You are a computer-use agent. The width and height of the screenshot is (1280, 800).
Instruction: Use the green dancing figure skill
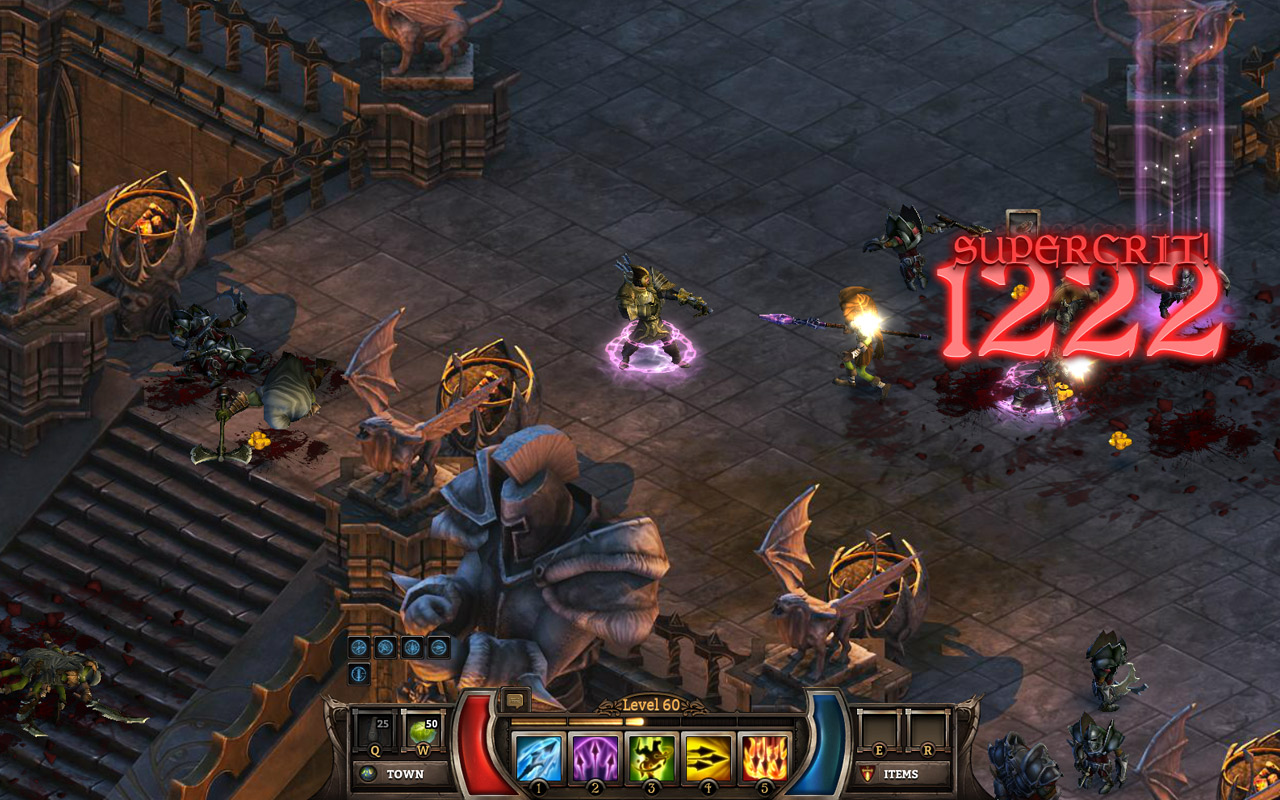click(x=651, y=757)
